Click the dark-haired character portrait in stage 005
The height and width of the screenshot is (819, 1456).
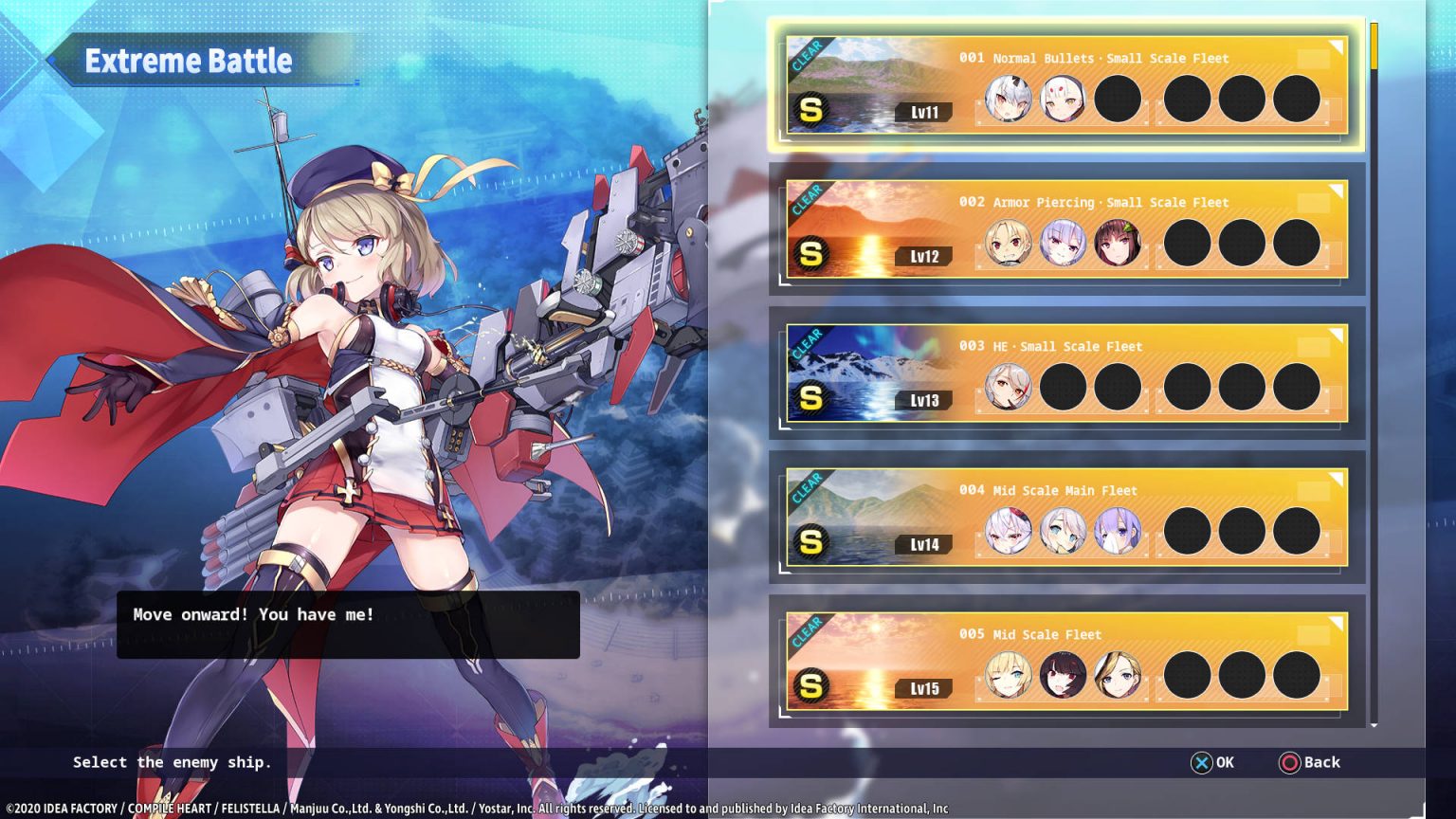1063,675
